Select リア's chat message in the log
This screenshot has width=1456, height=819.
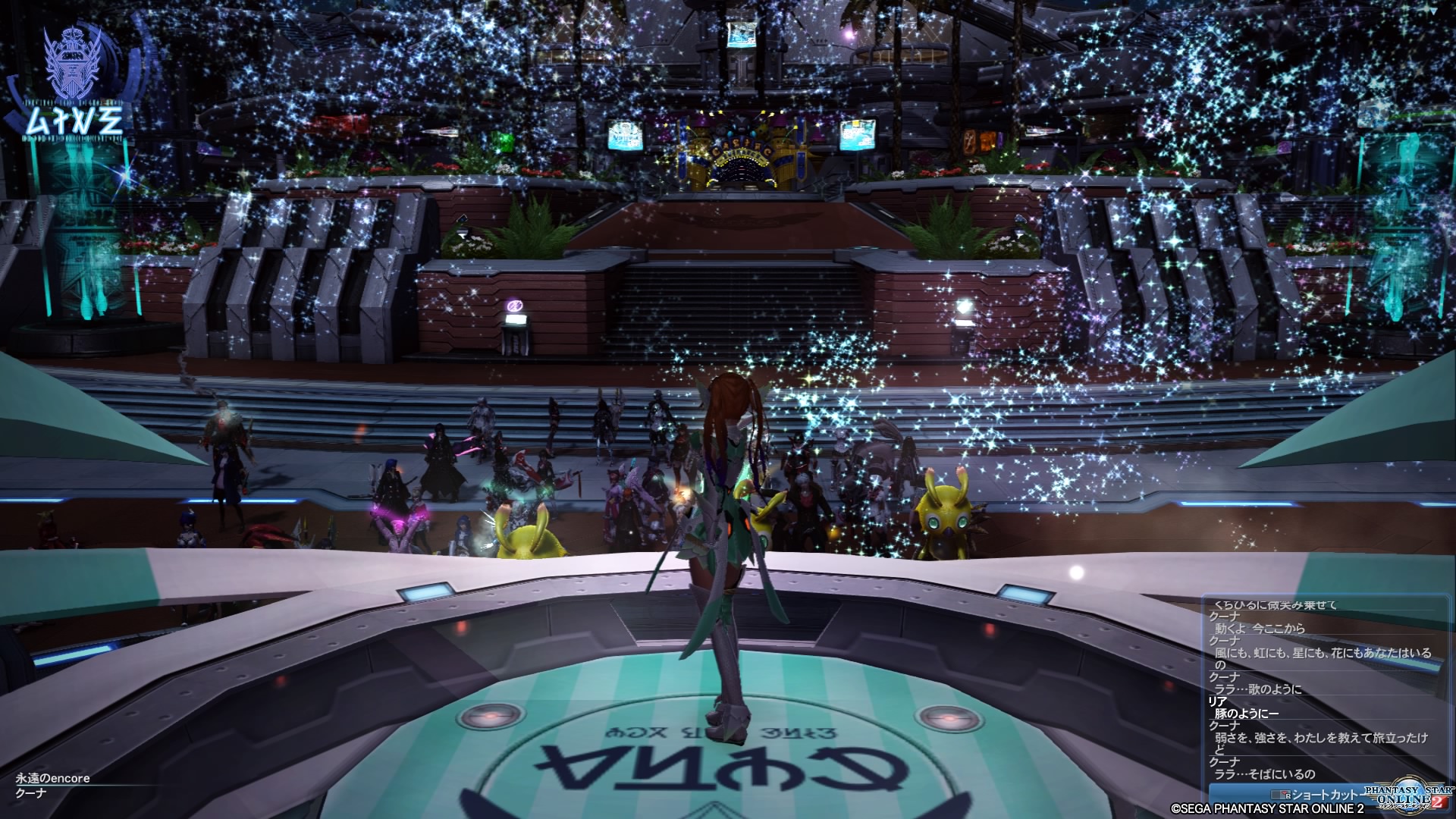1246,714
